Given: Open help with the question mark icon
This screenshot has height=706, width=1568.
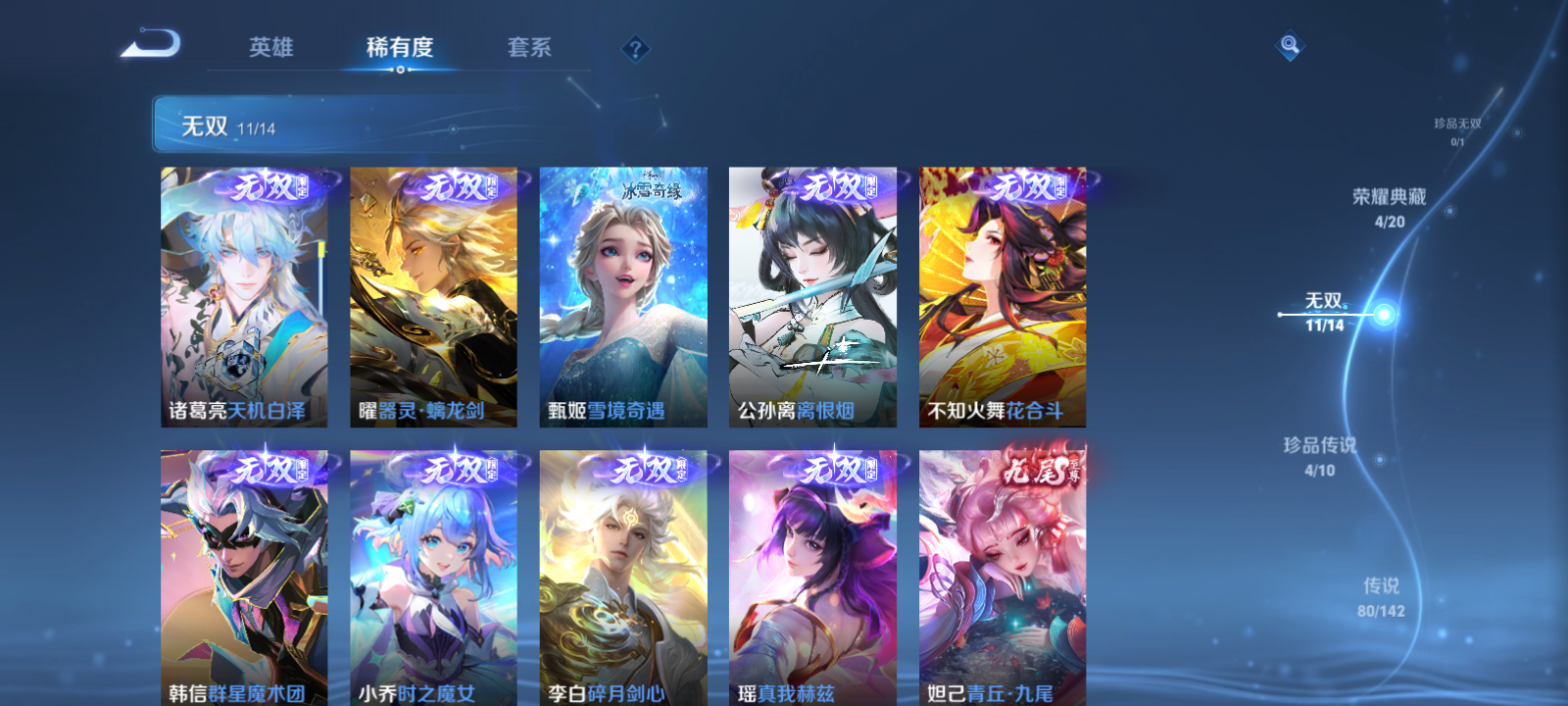Looking at the screenshot, I should [x=638, y=47].
